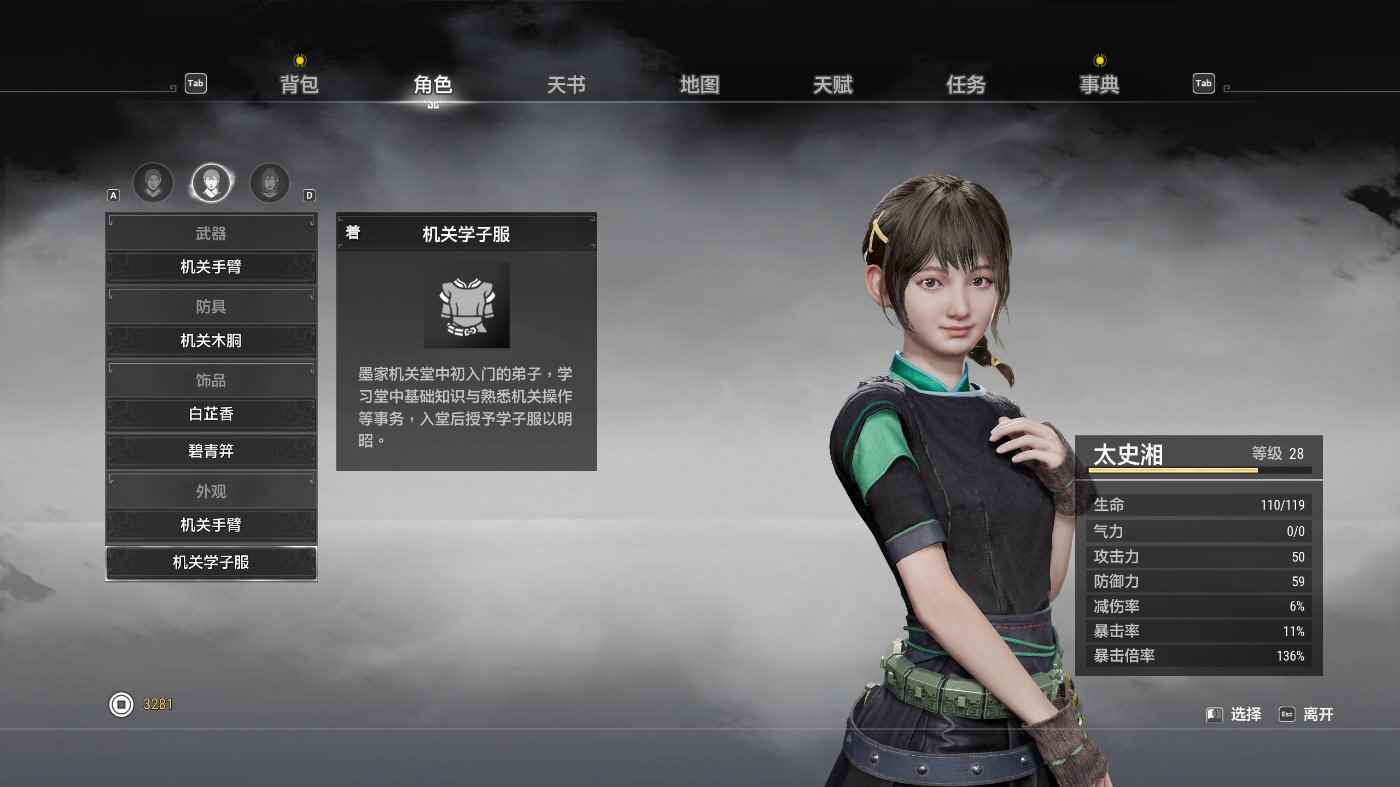
Task: Select the 白芷香 accessory slot
Action: [x=210, y=414]
